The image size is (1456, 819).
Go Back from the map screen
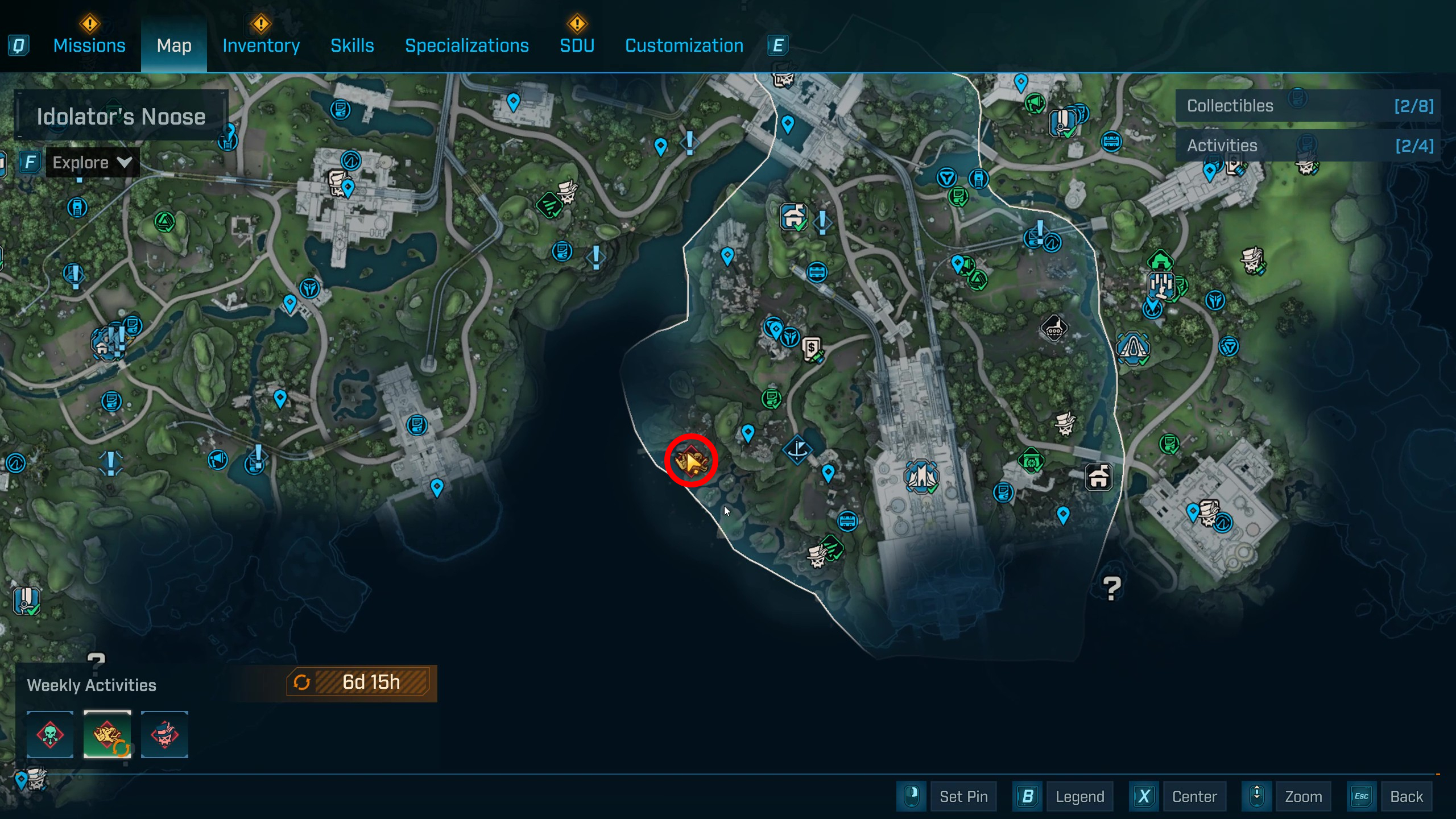click(1406, 796)
